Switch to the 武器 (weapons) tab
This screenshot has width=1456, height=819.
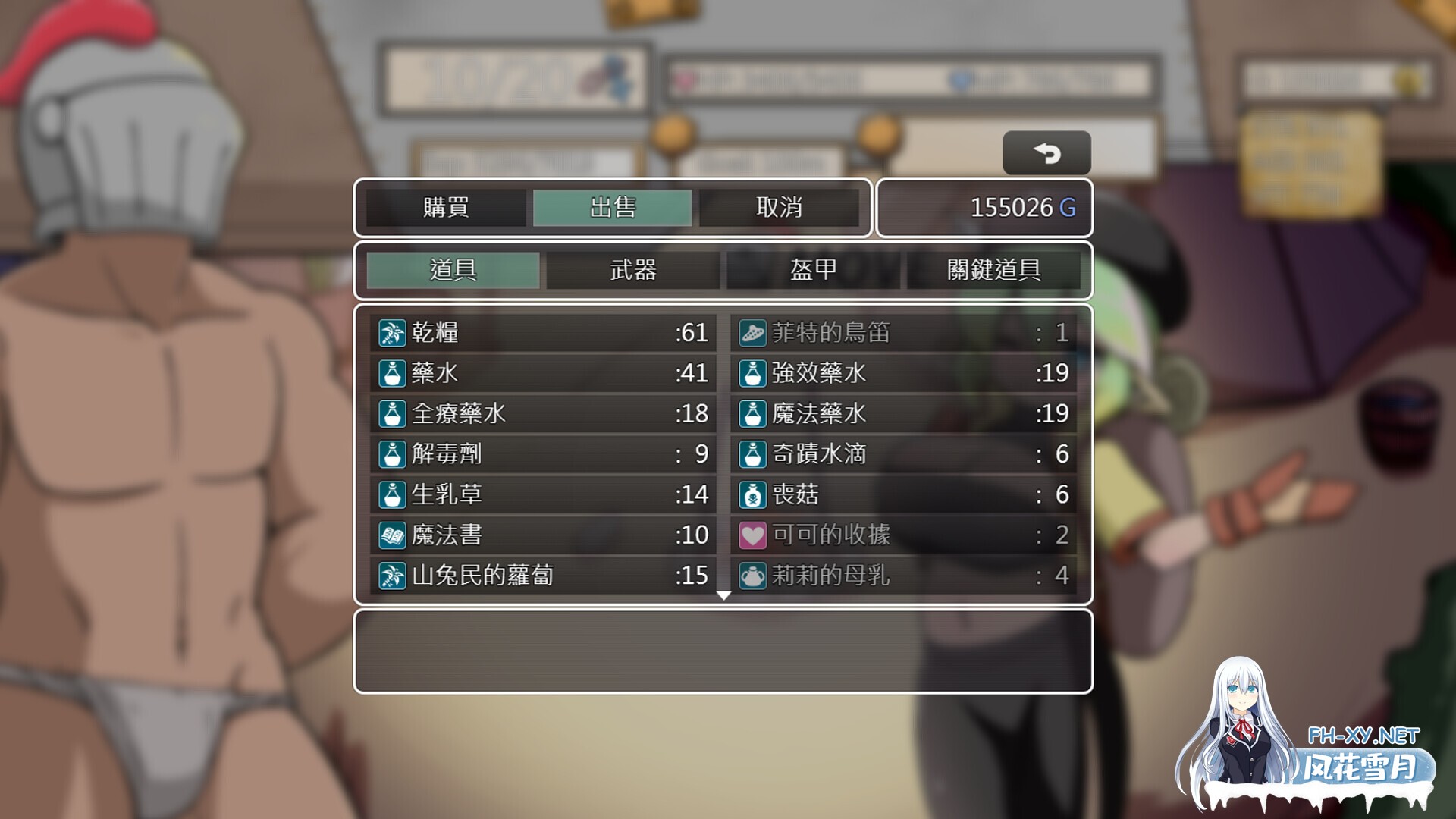click(x=633, y=271)
